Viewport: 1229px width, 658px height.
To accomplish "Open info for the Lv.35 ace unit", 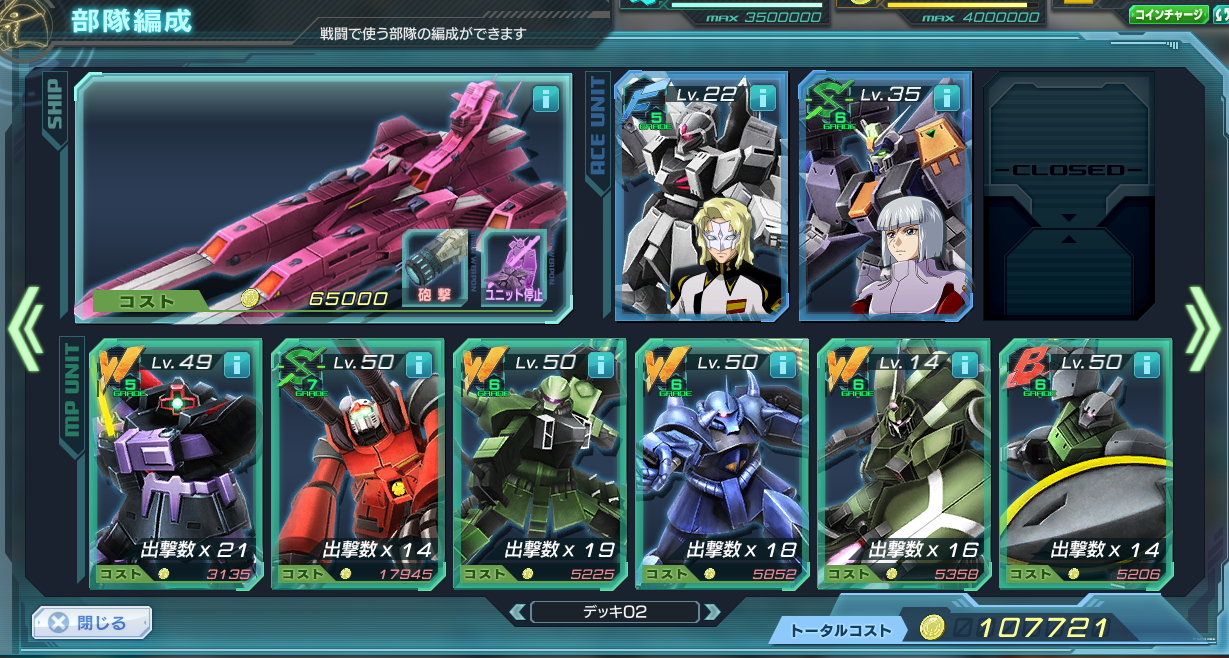I will [x=945, y=98].
